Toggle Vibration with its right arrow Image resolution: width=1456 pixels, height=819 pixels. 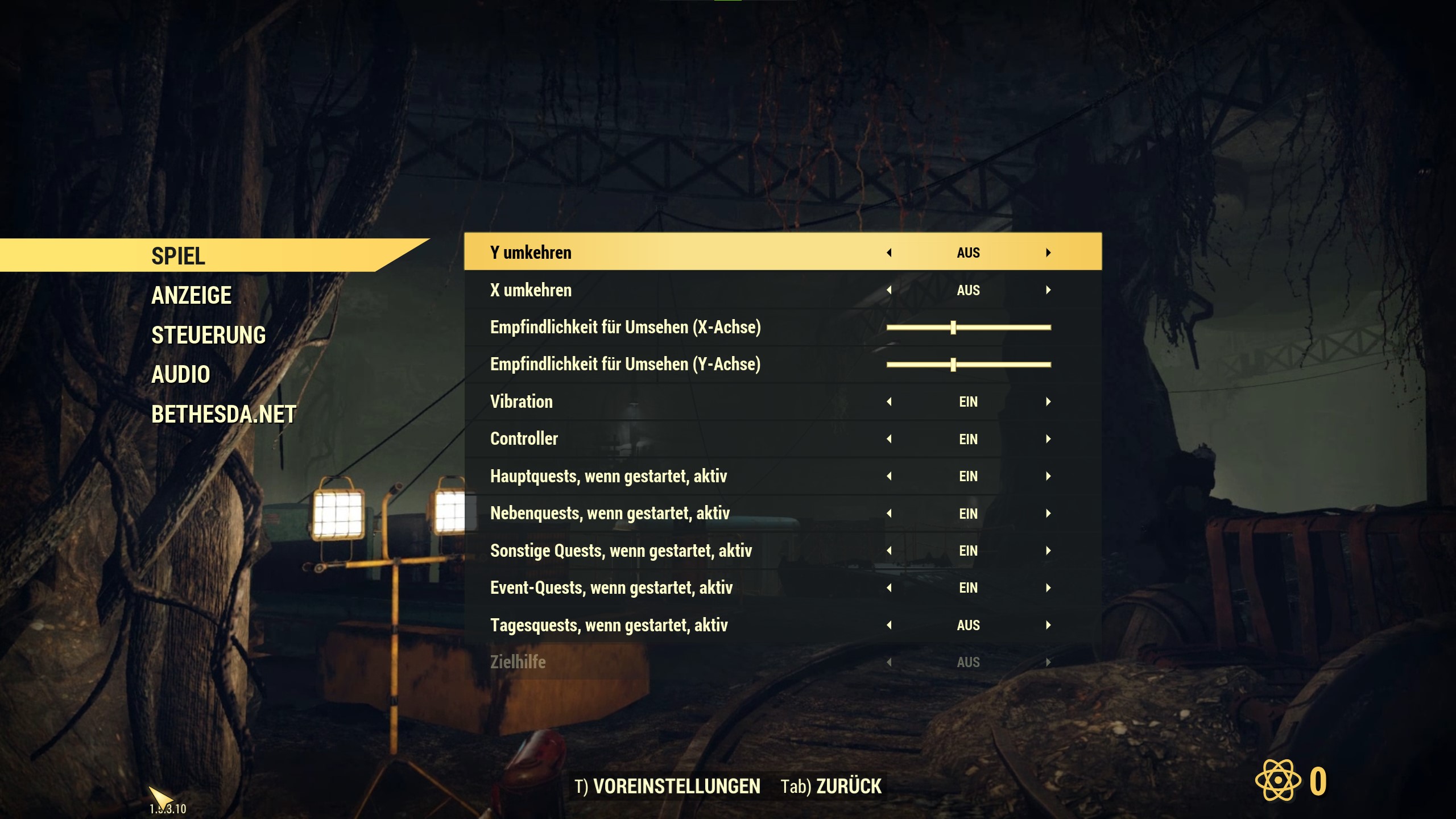pos(1048,402)
